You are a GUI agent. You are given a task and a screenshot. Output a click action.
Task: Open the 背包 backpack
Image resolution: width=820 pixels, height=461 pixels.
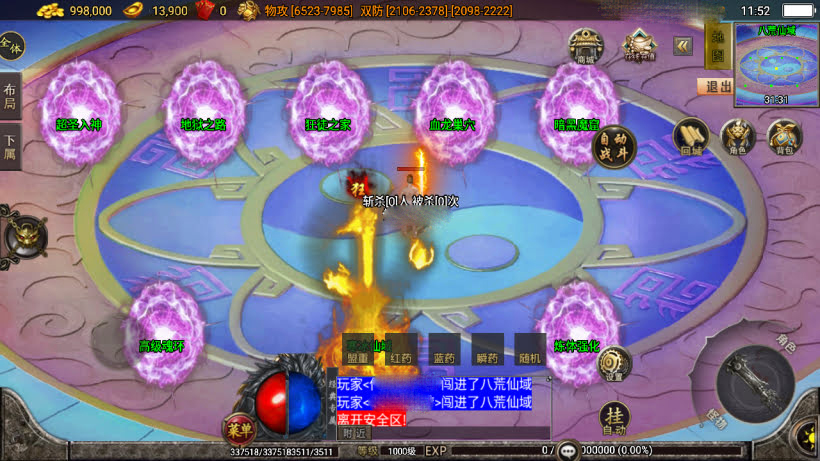click(x=783, y=137)
